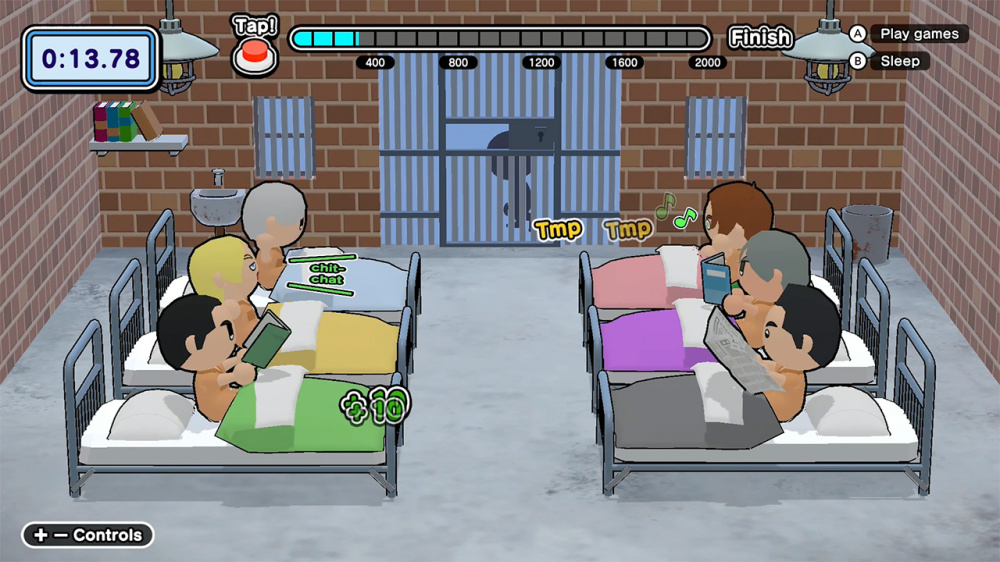Choose the Play games option
1000x562 pixels.
pyautogui.click(x=918, y=34)
